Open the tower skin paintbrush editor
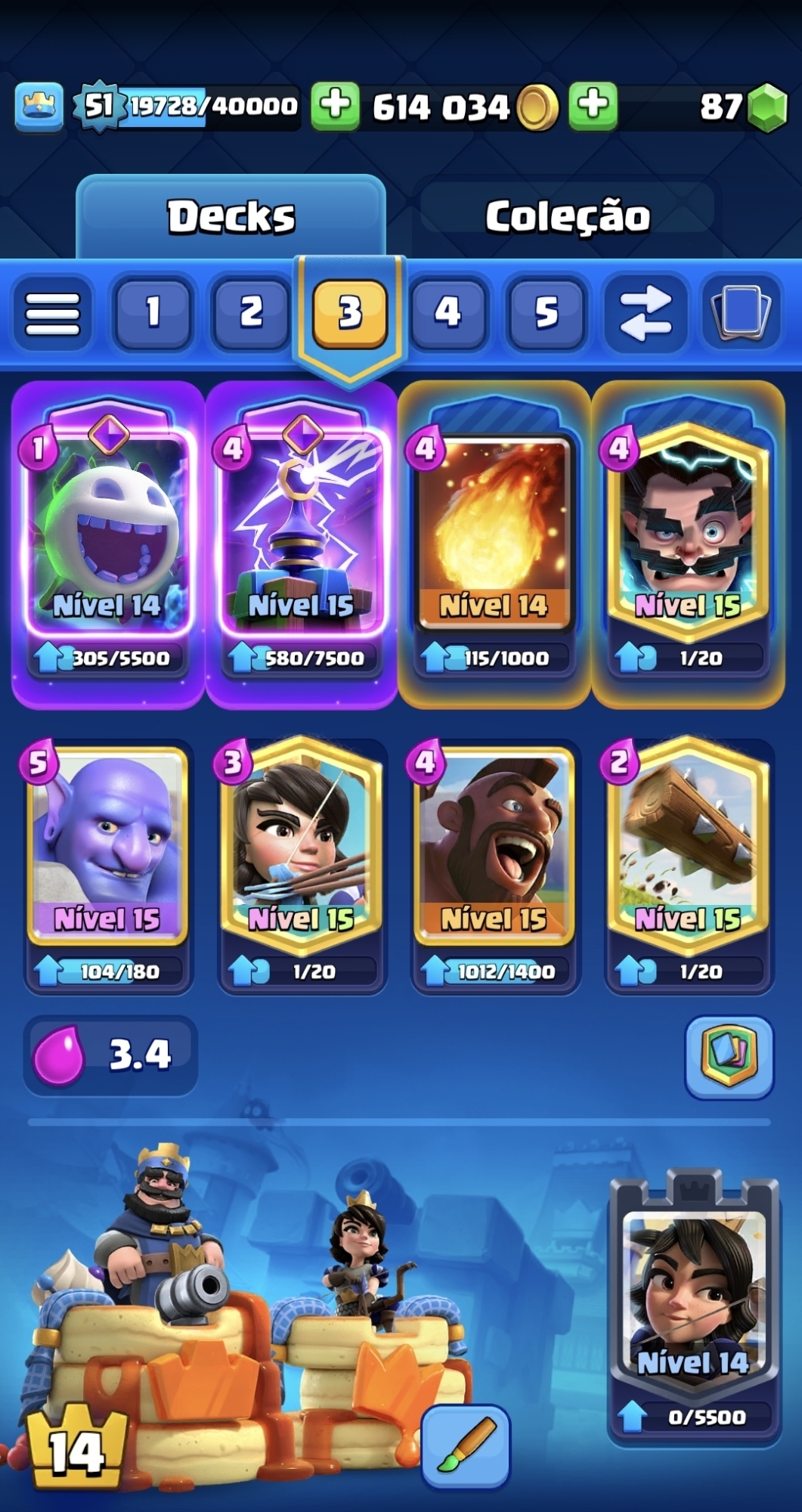Screen dimensions: 802x1512 point(465,1446)
